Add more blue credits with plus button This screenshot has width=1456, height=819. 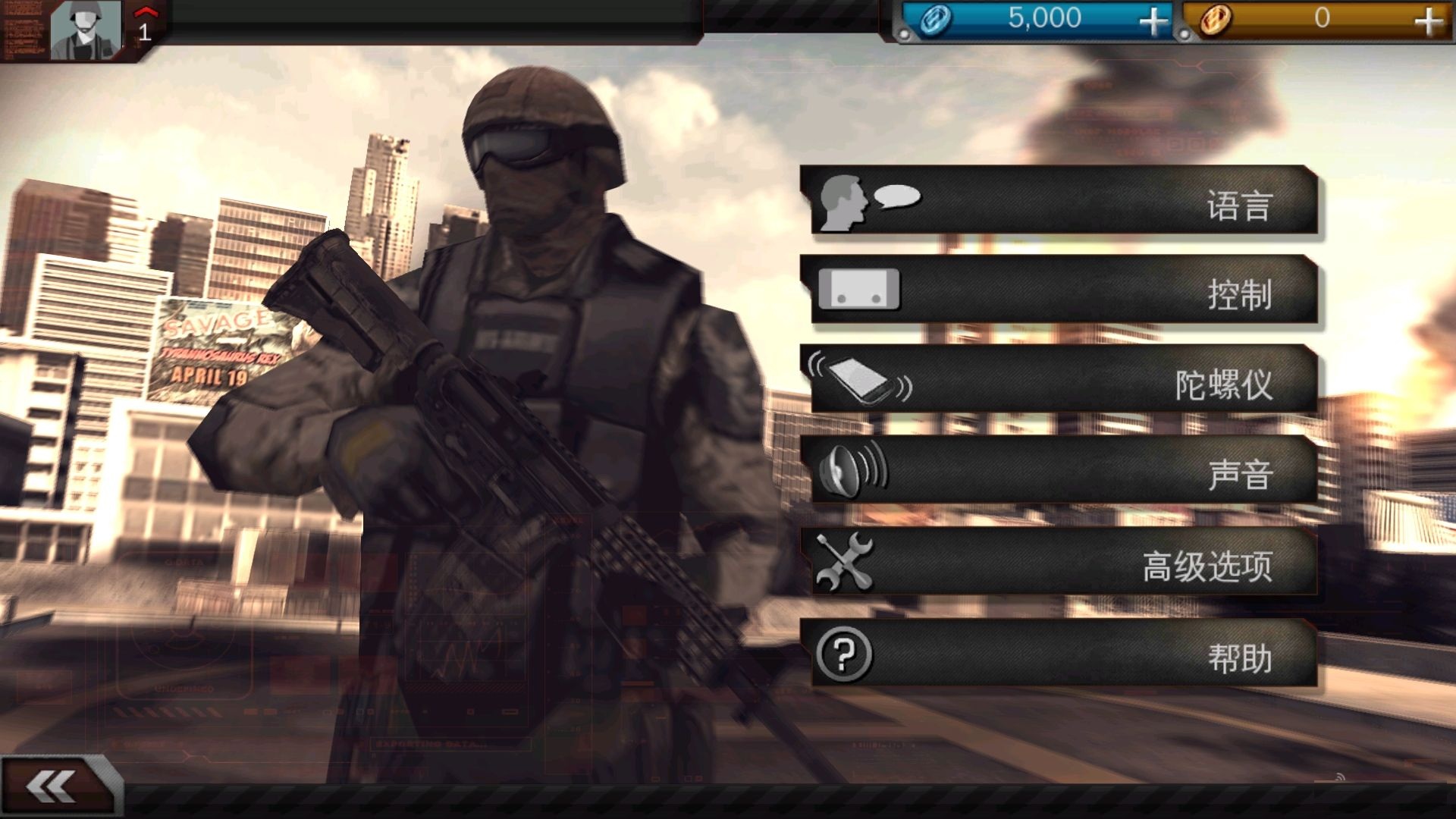tap(1153, 20)
